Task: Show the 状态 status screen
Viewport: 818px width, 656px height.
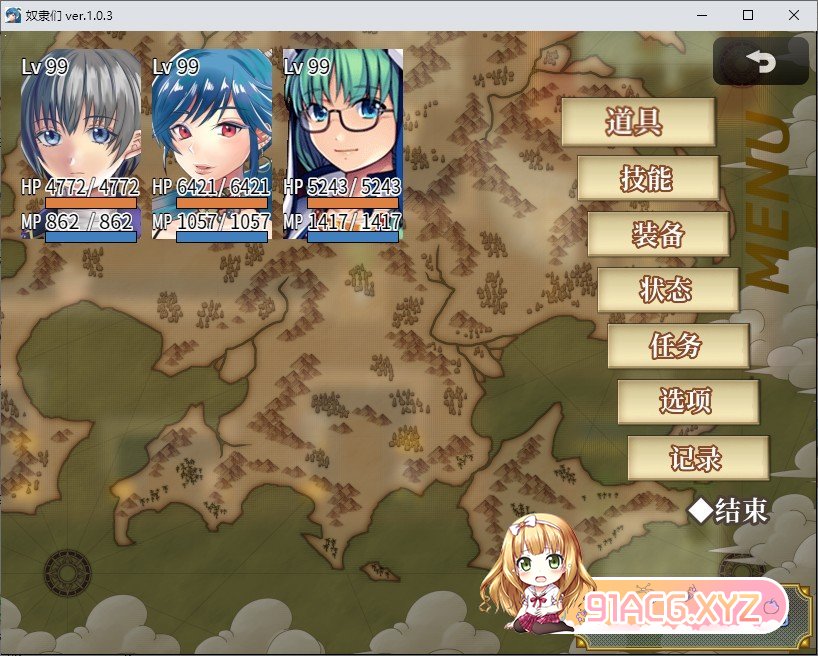Action: click(667, 290)
